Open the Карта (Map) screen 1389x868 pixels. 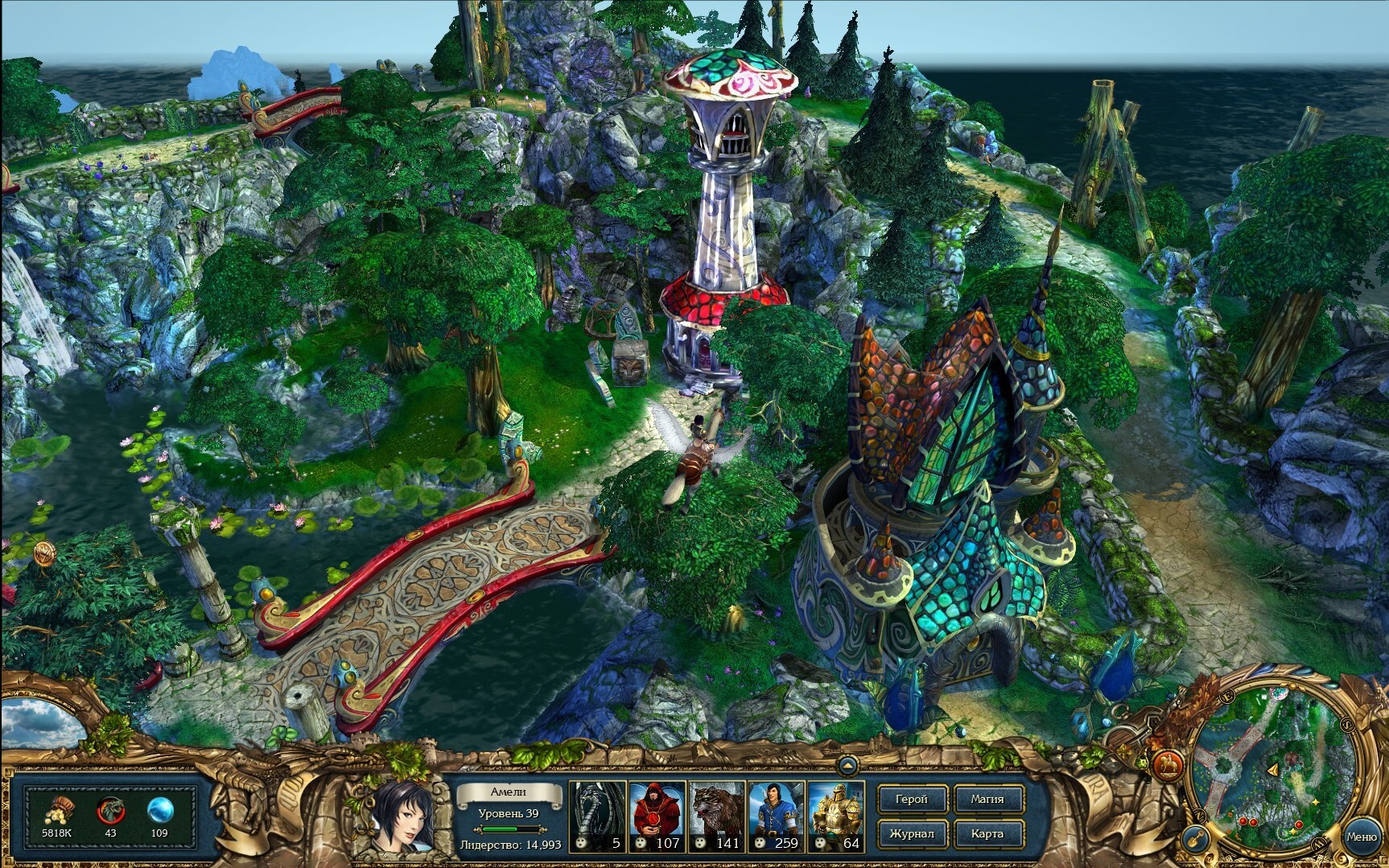[x=987, y=833]
